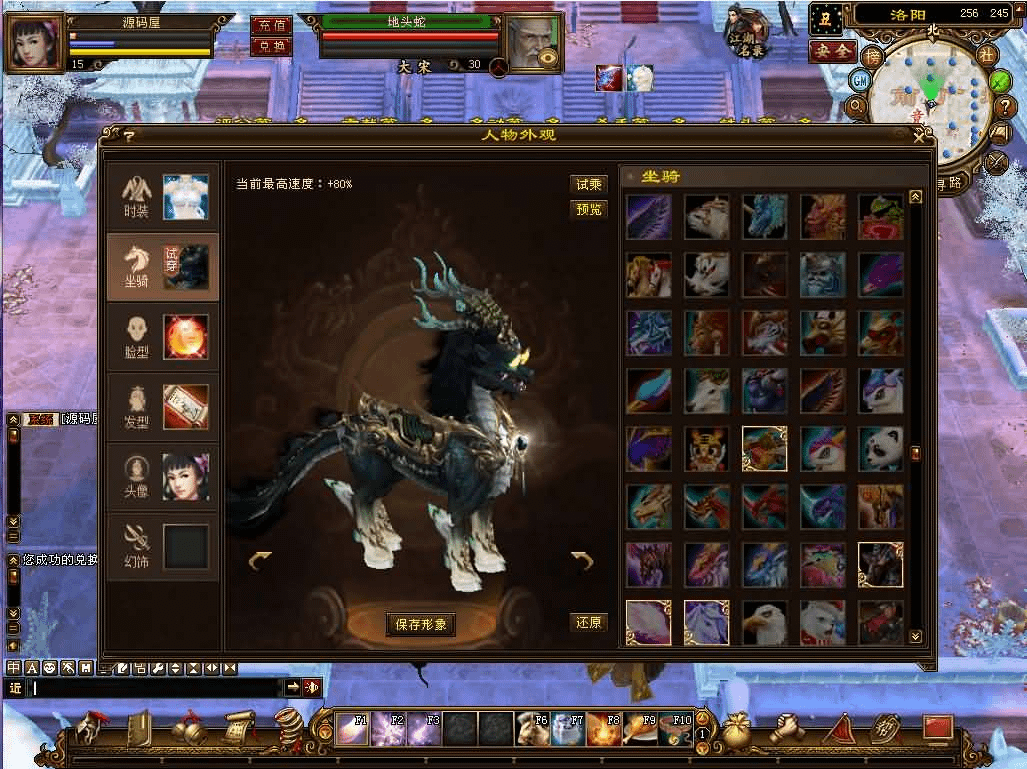
Task: Click the 还原 restore button
Action: point(589,622)
